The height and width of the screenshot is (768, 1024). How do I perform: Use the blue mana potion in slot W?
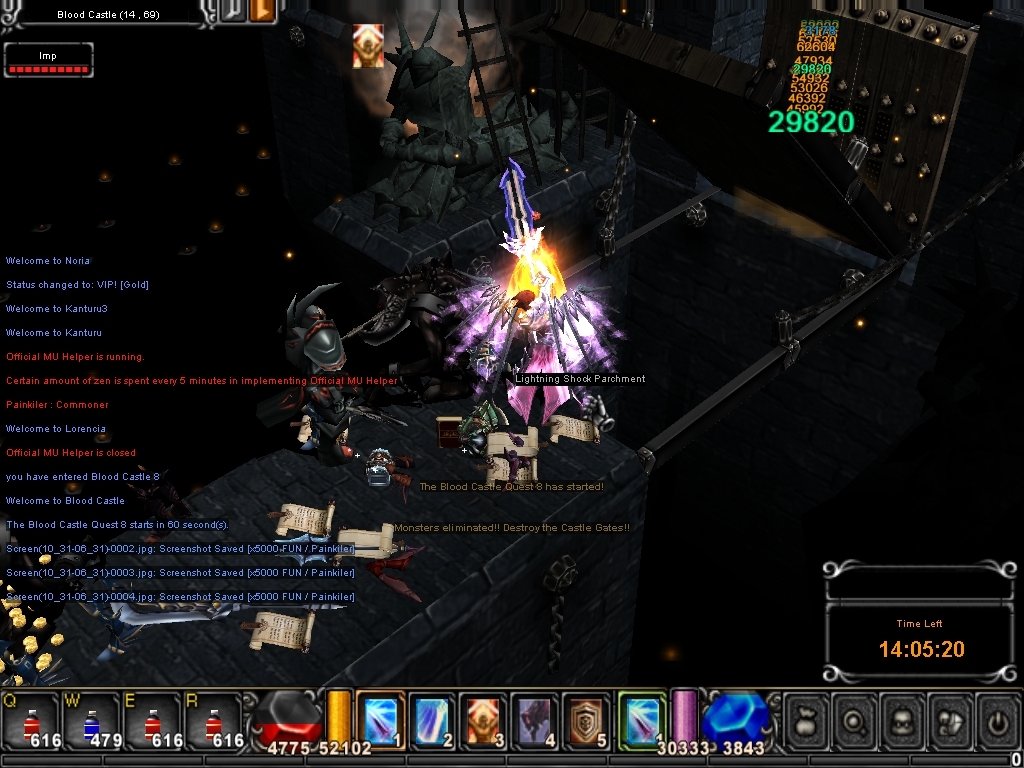(93, 722)
